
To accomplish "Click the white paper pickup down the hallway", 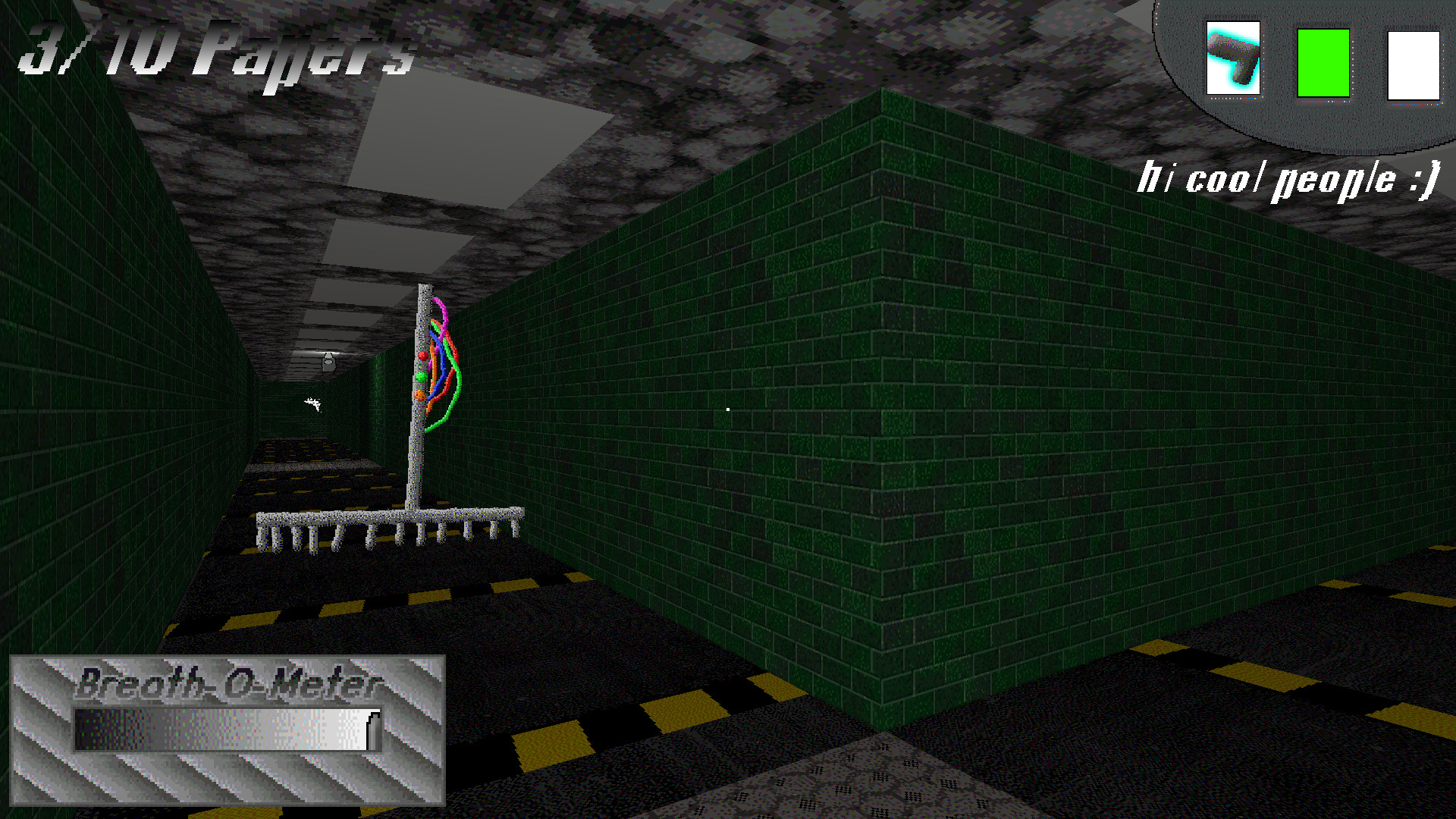I will coord(313,404).
